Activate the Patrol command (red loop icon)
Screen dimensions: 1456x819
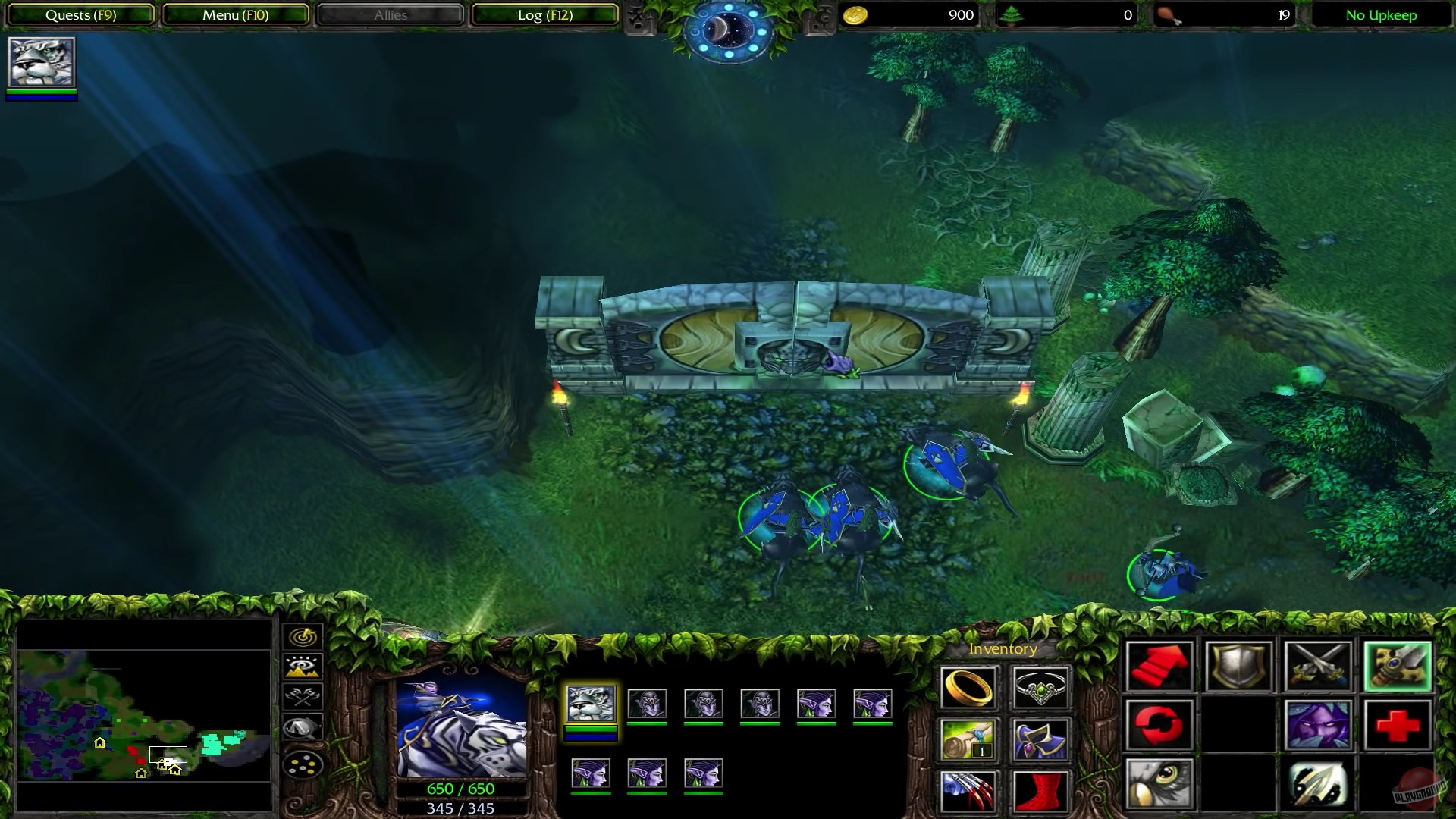click(x=1160, y=725)
